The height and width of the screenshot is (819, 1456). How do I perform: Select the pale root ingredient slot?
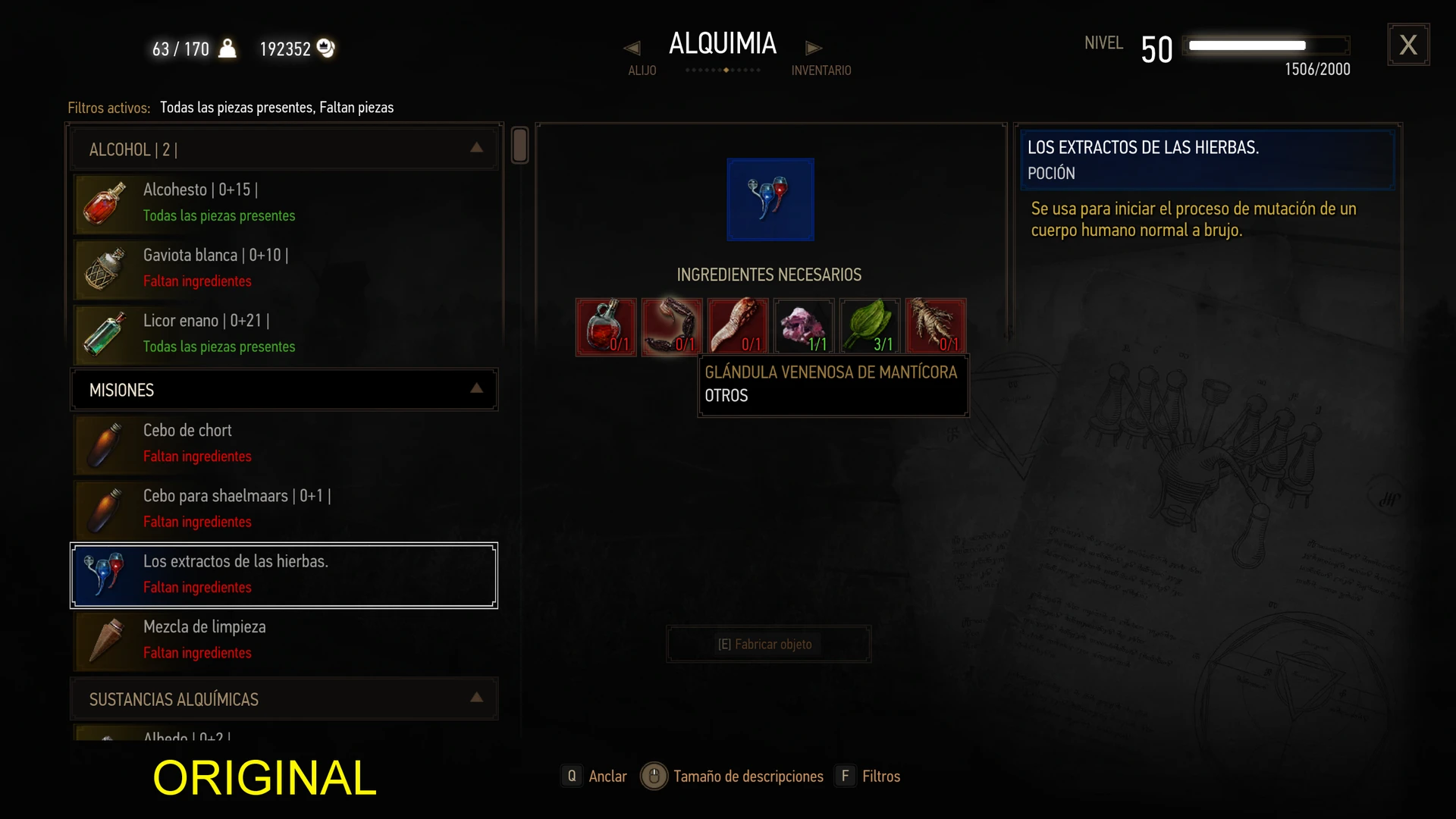(936, 327)
